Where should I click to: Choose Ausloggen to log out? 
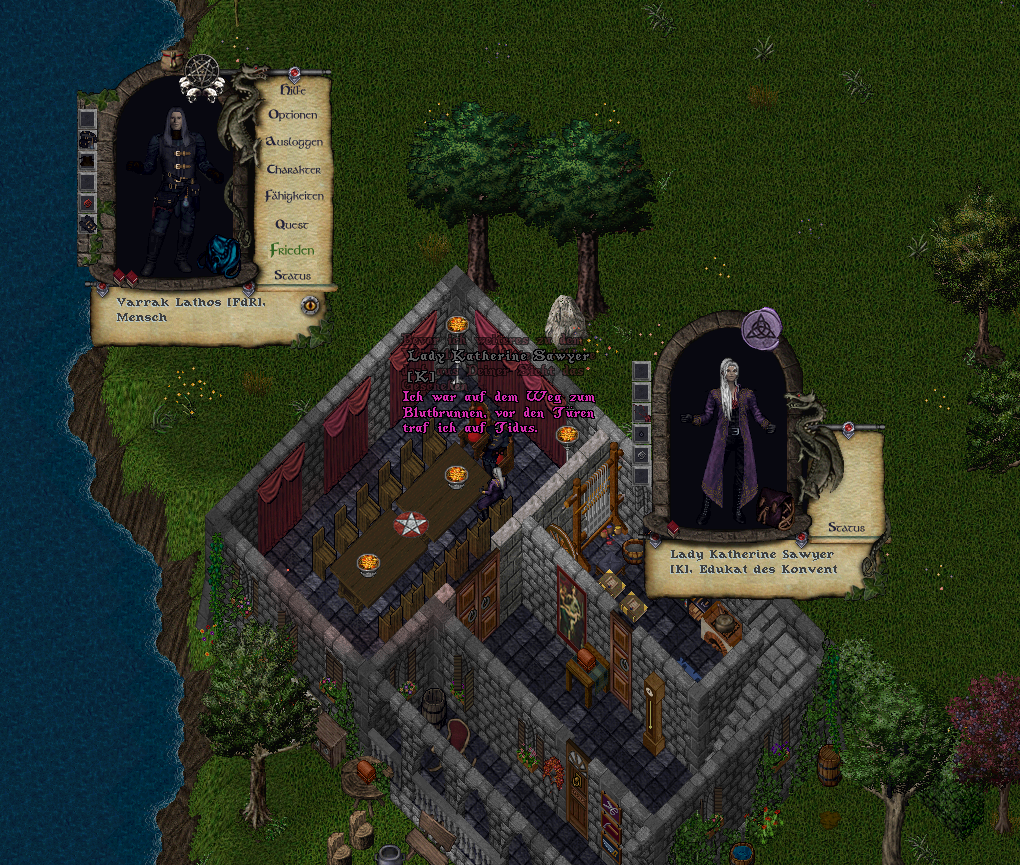293,142
